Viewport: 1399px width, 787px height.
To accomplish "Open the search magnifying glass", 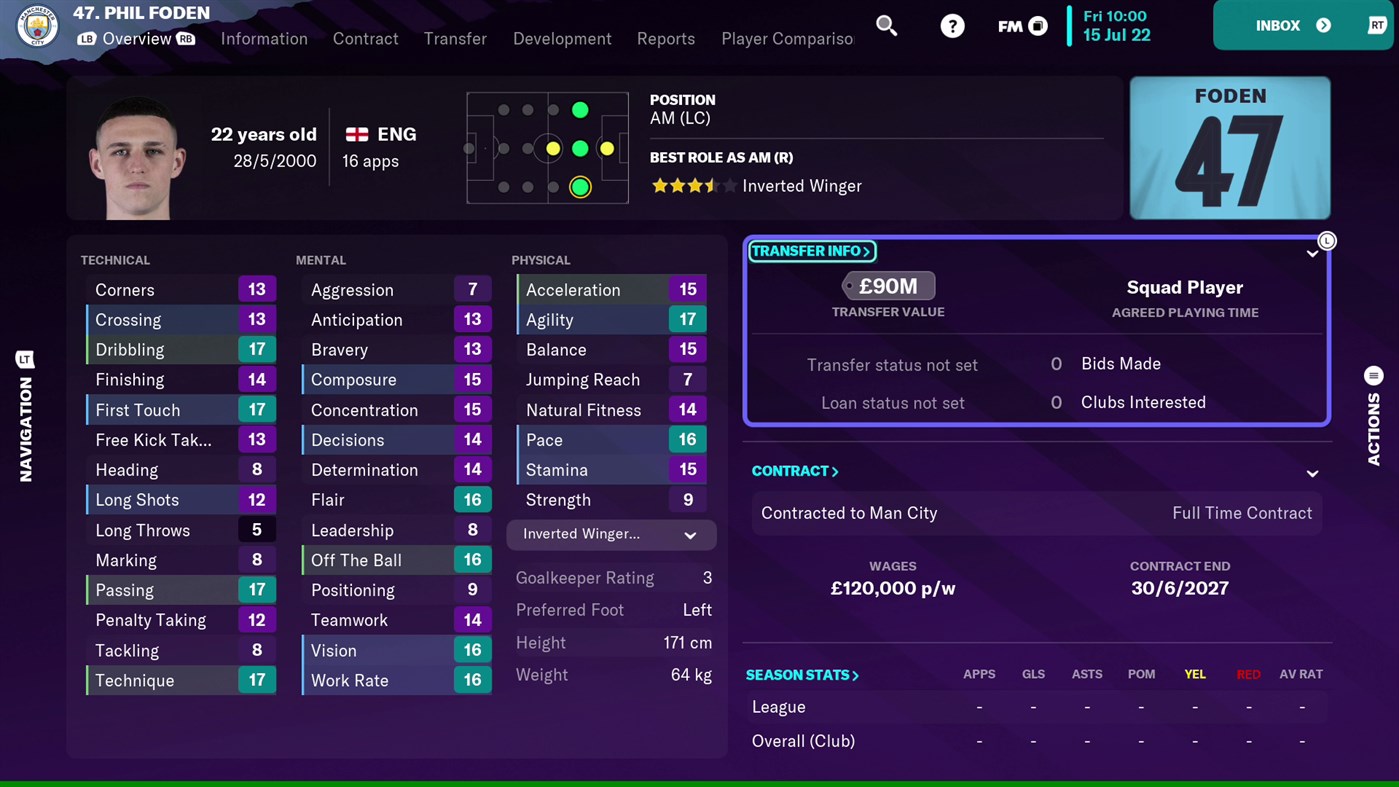I will coord(886,26).
